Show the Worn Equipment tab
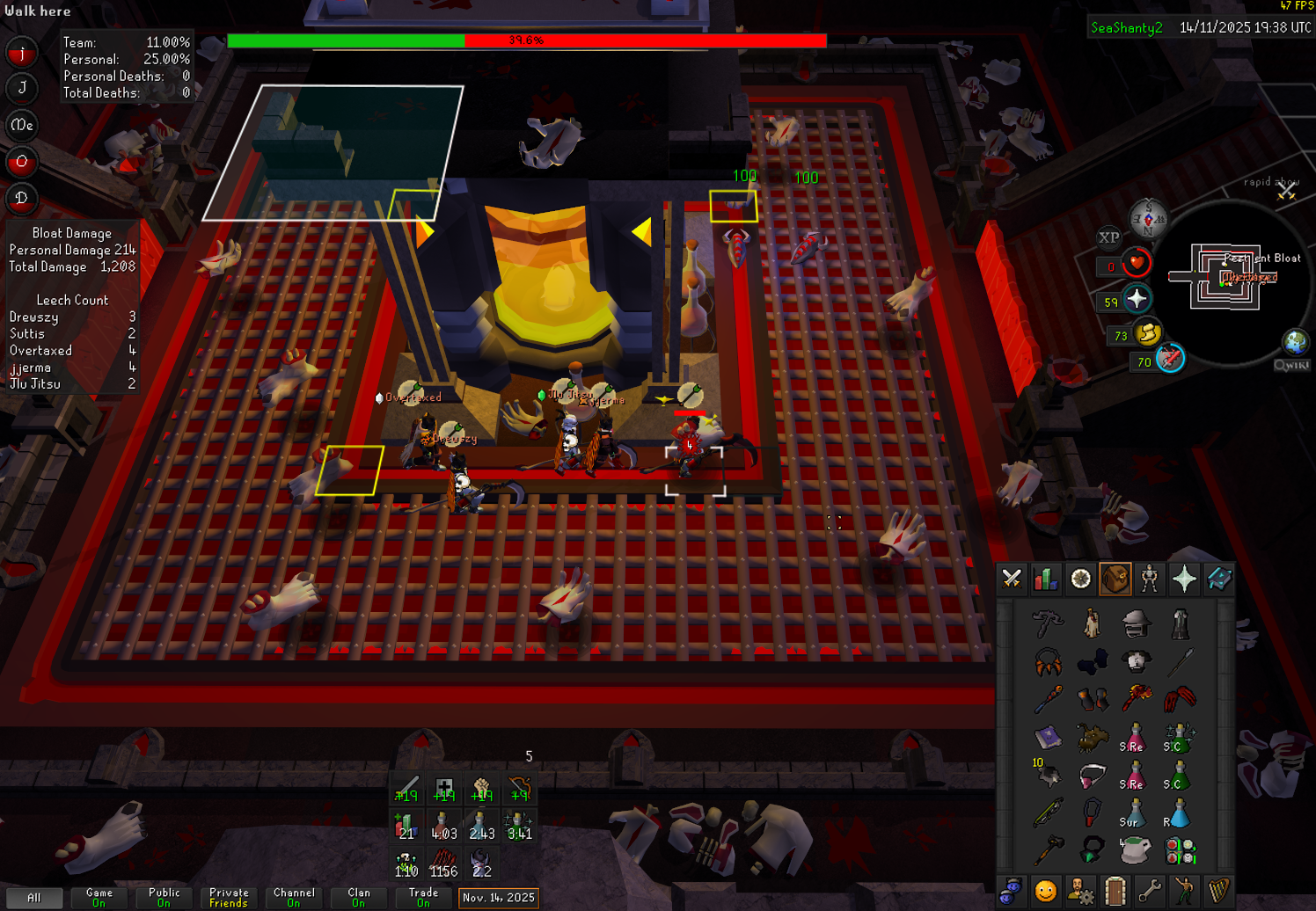Image resolution: width=1316 pixels, height=911 pixels. tap(1150, 579)
